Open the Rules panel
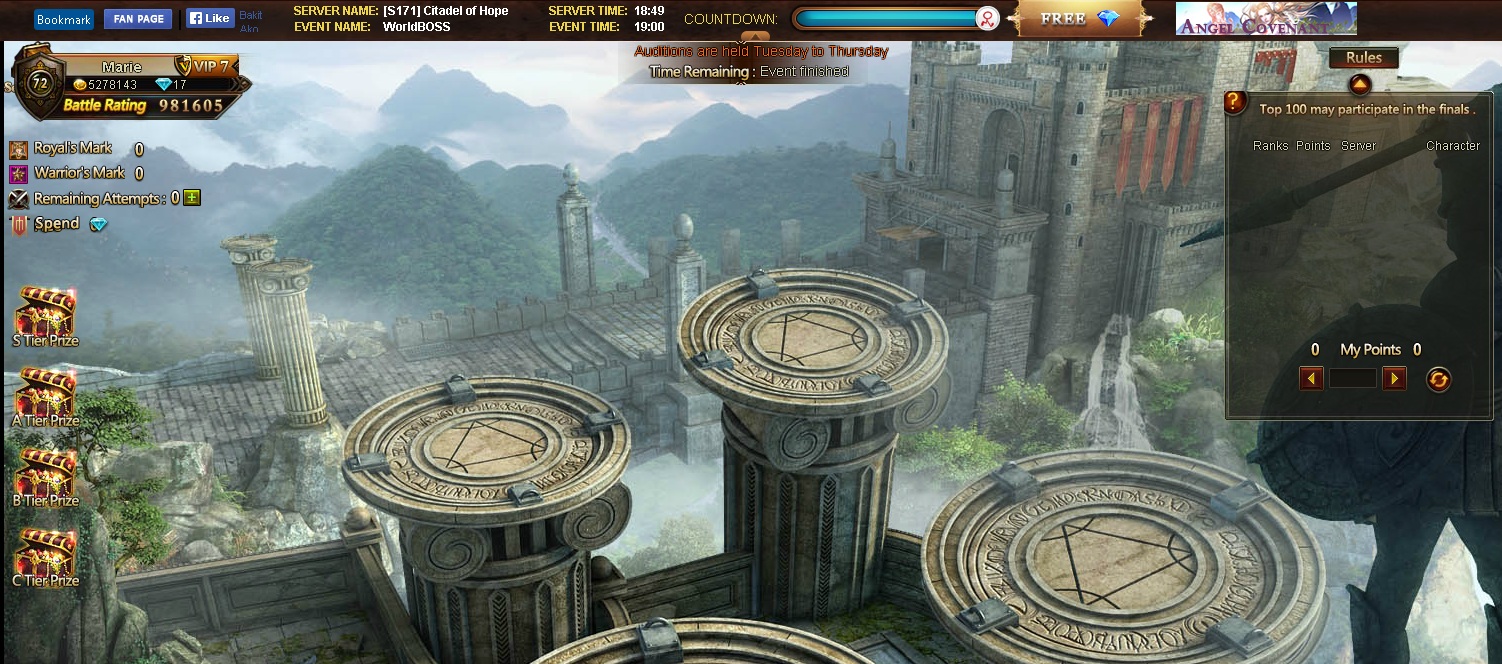The width and height of the screenshot is (1502, 664). [x=1363, y=58]
